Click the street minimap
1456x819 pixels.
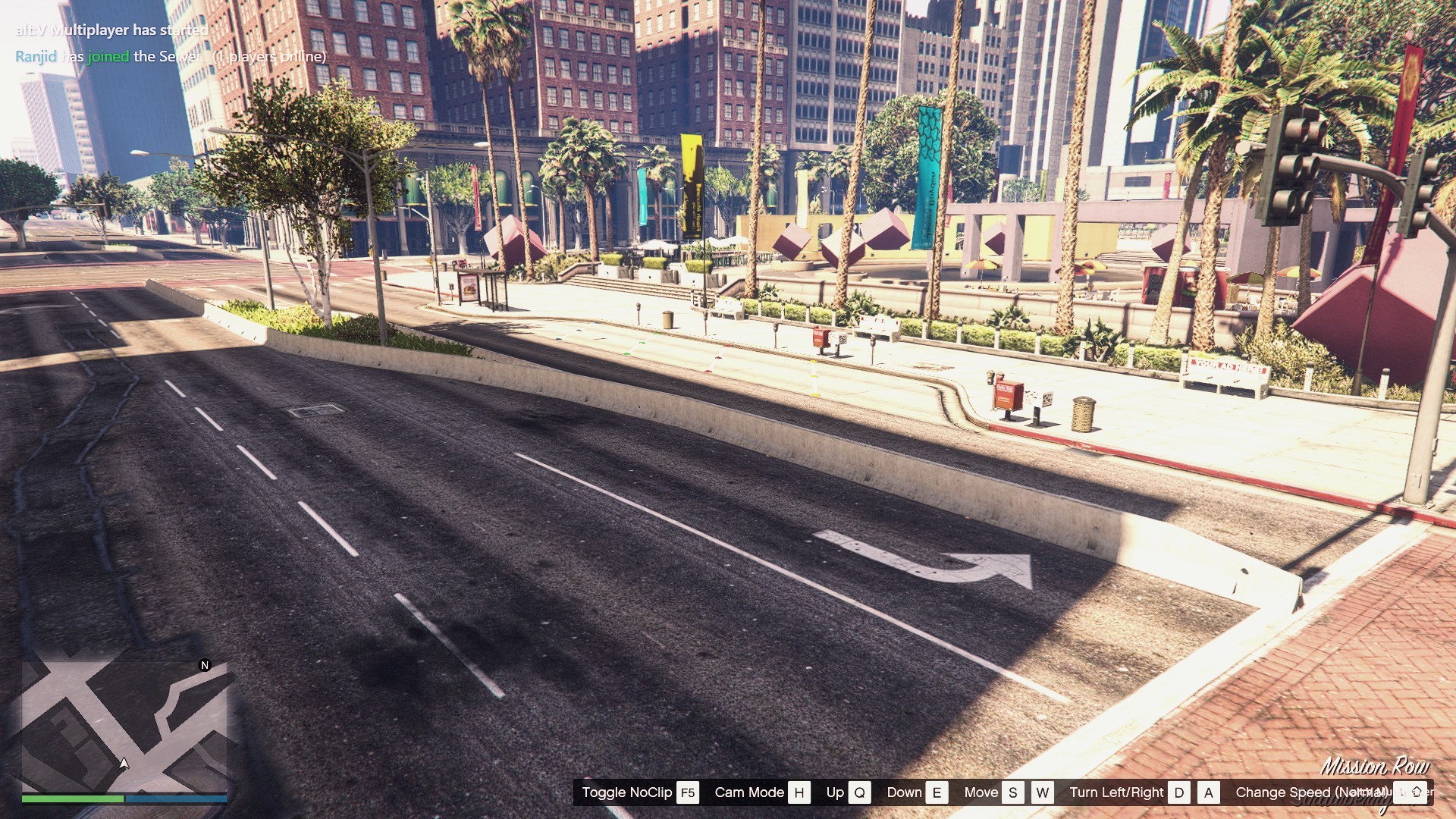click(x=124, y=726)
